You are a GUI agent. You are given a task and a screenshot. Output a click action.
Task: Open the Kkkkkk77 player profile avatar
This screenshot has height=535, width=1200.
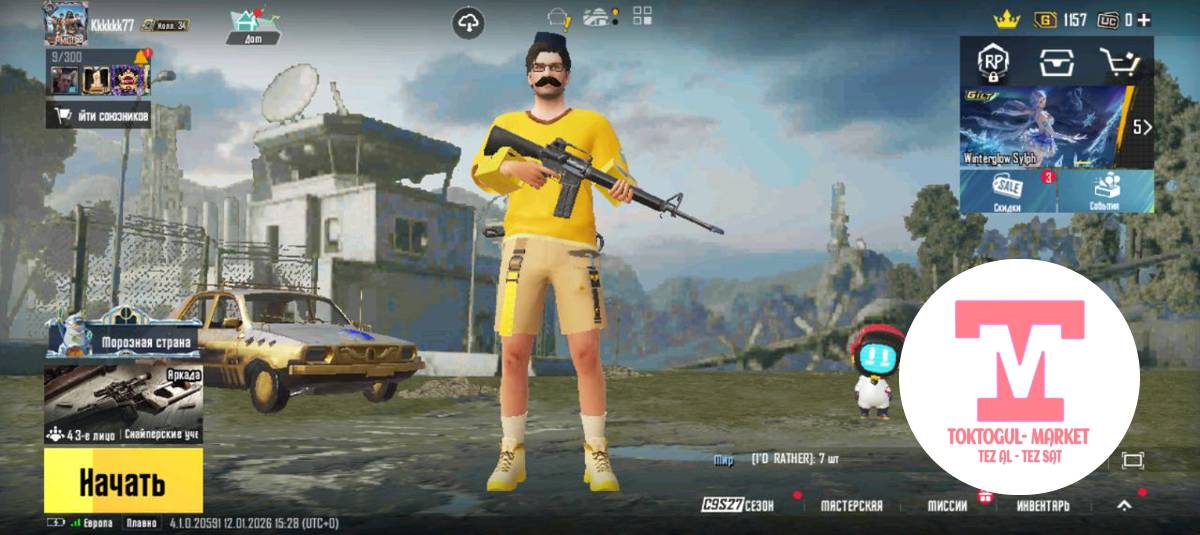pyautogui.click(x=65, y=24)
